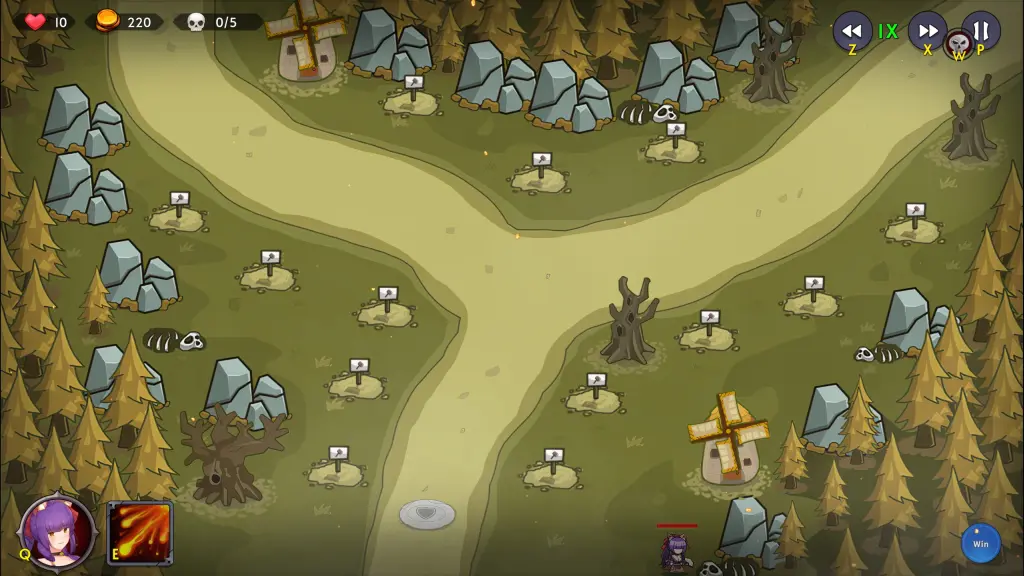Activate the fire strike ability
Screen dimensions: 1024x576
coord(140,532)
